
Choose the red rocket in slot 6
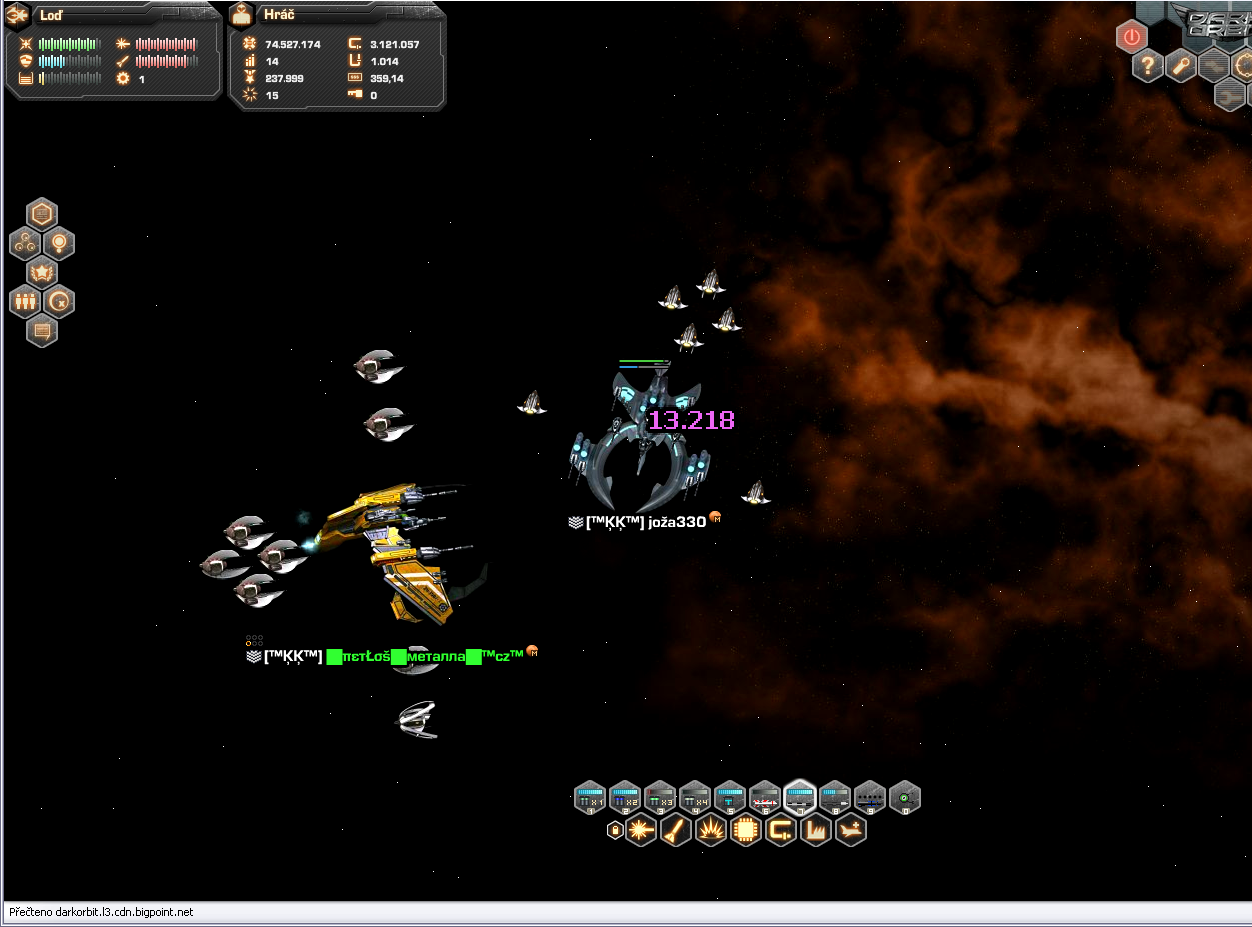point(765,797)
